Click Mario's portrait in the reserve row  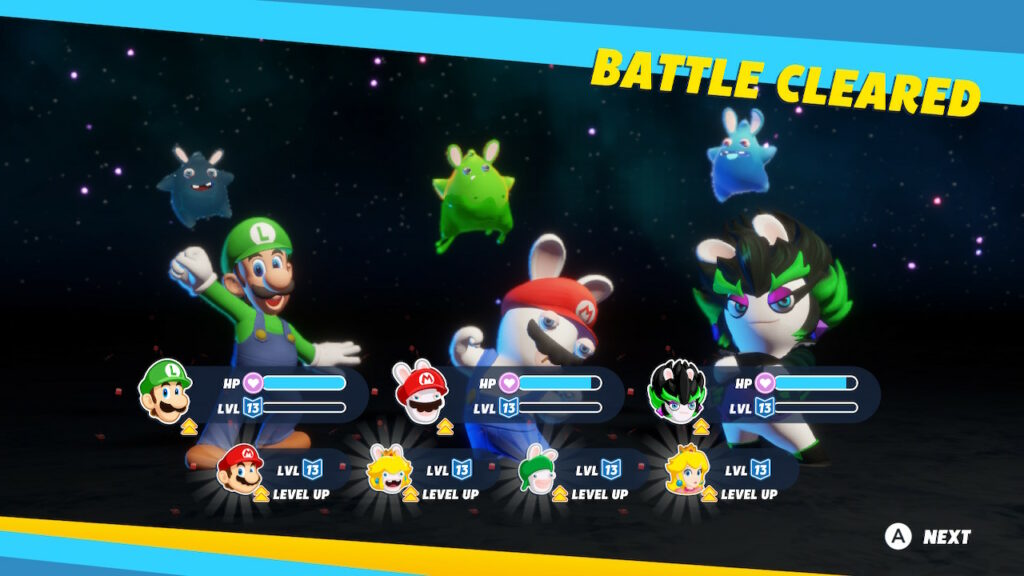click(x=240, y=469)
